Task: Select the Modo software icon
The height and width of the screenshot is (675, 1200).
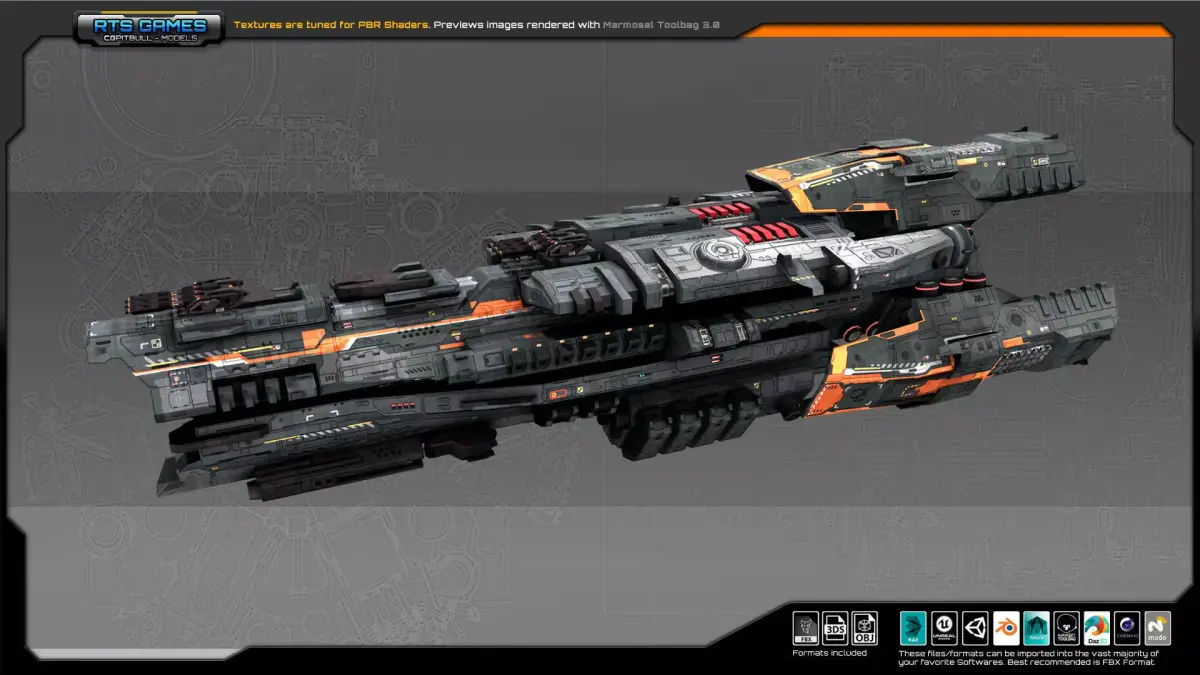Action: click(1158, 628)
